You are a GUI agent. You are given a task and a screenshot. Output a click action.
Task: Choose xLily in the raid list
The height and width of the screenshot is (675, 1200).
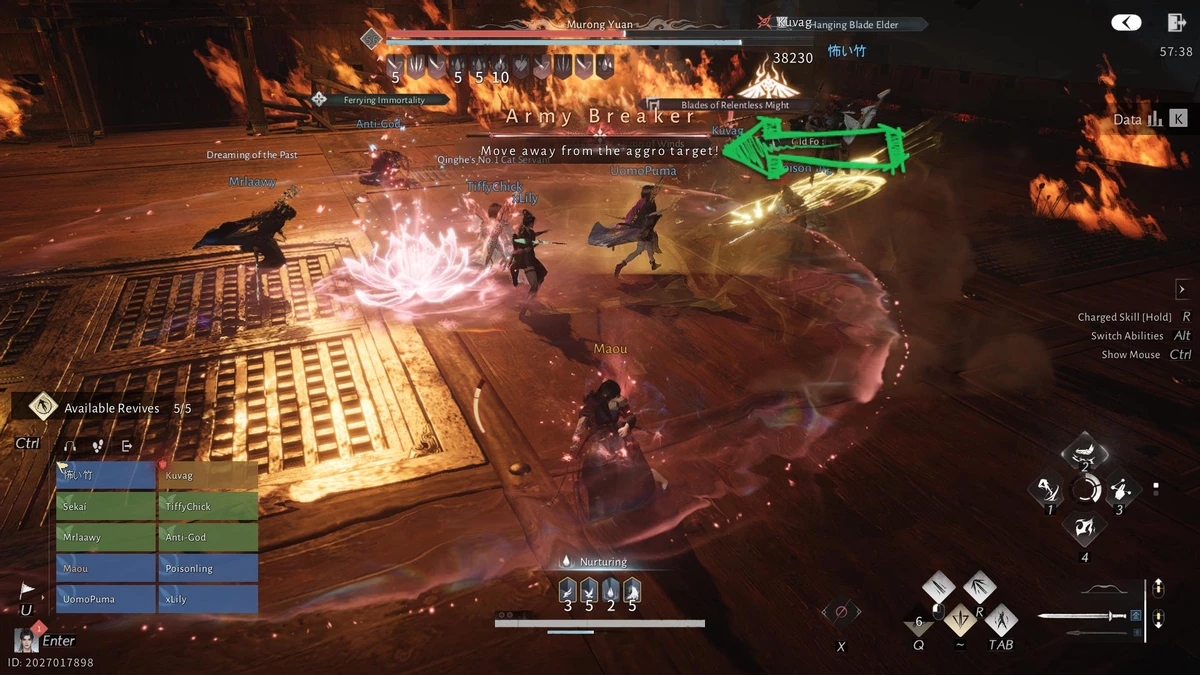pos(208,600)
